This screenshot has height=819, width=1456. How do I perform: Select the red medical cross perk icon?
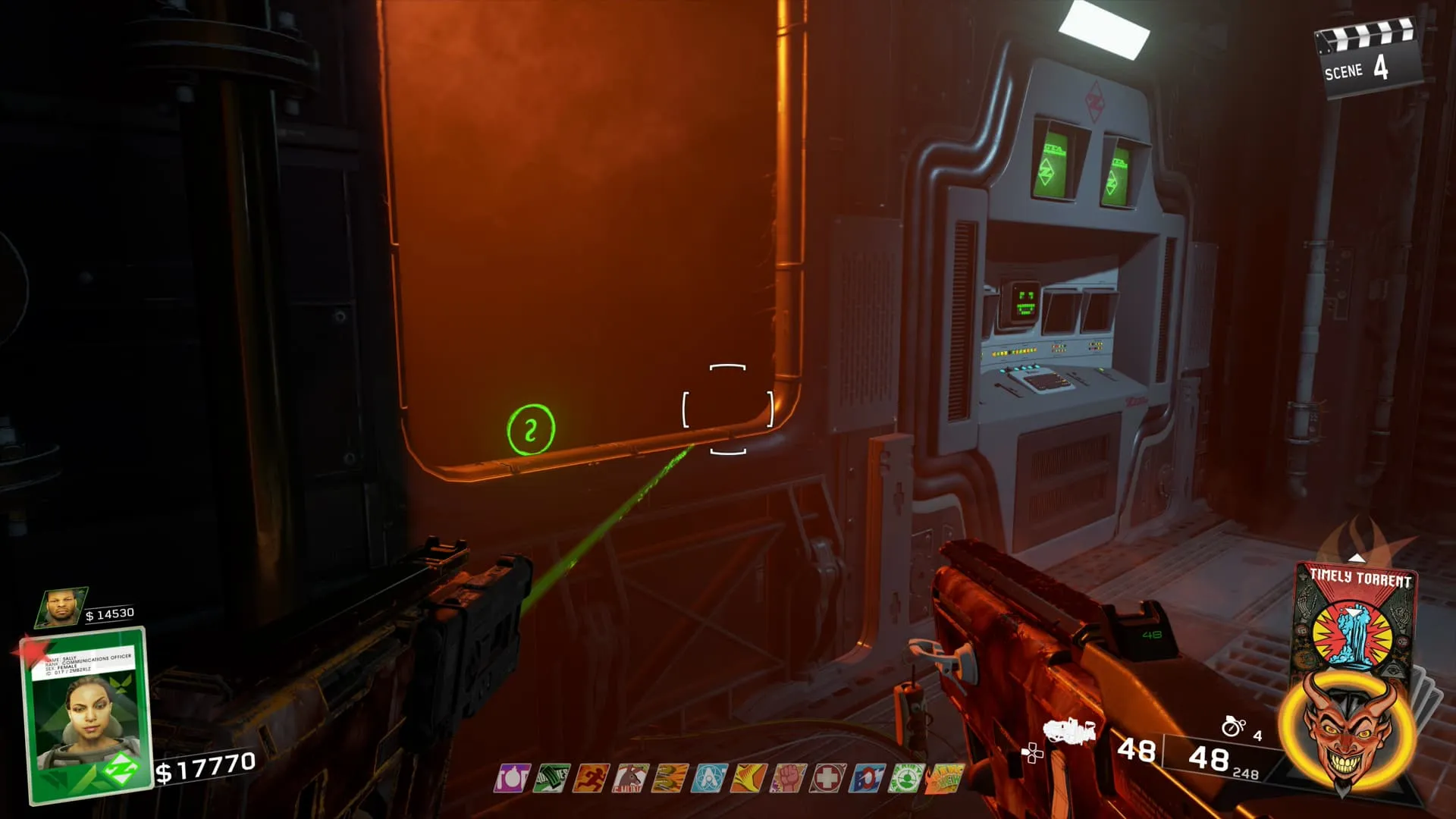(827, 778)
